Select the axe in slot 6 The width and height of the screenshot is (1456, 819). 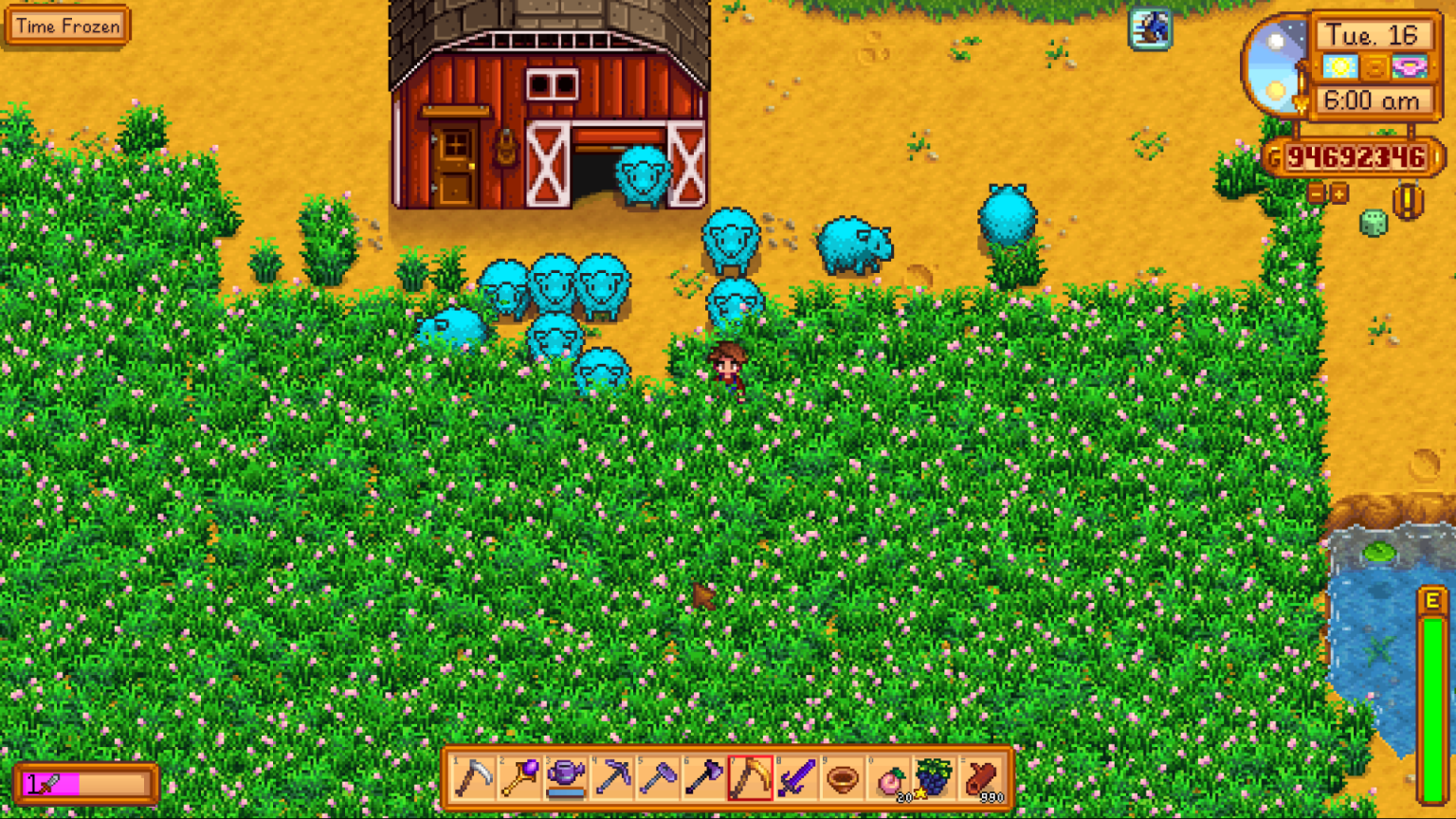click(x=701, y=779)
